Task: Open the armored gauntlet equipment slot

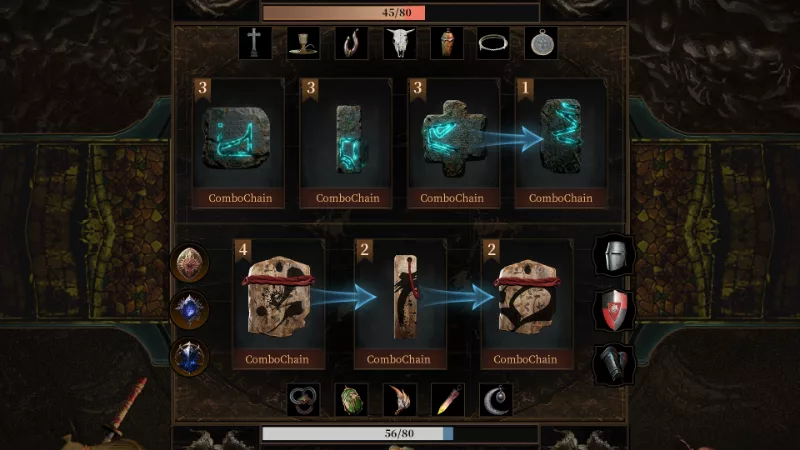Action: pos(613,364)
